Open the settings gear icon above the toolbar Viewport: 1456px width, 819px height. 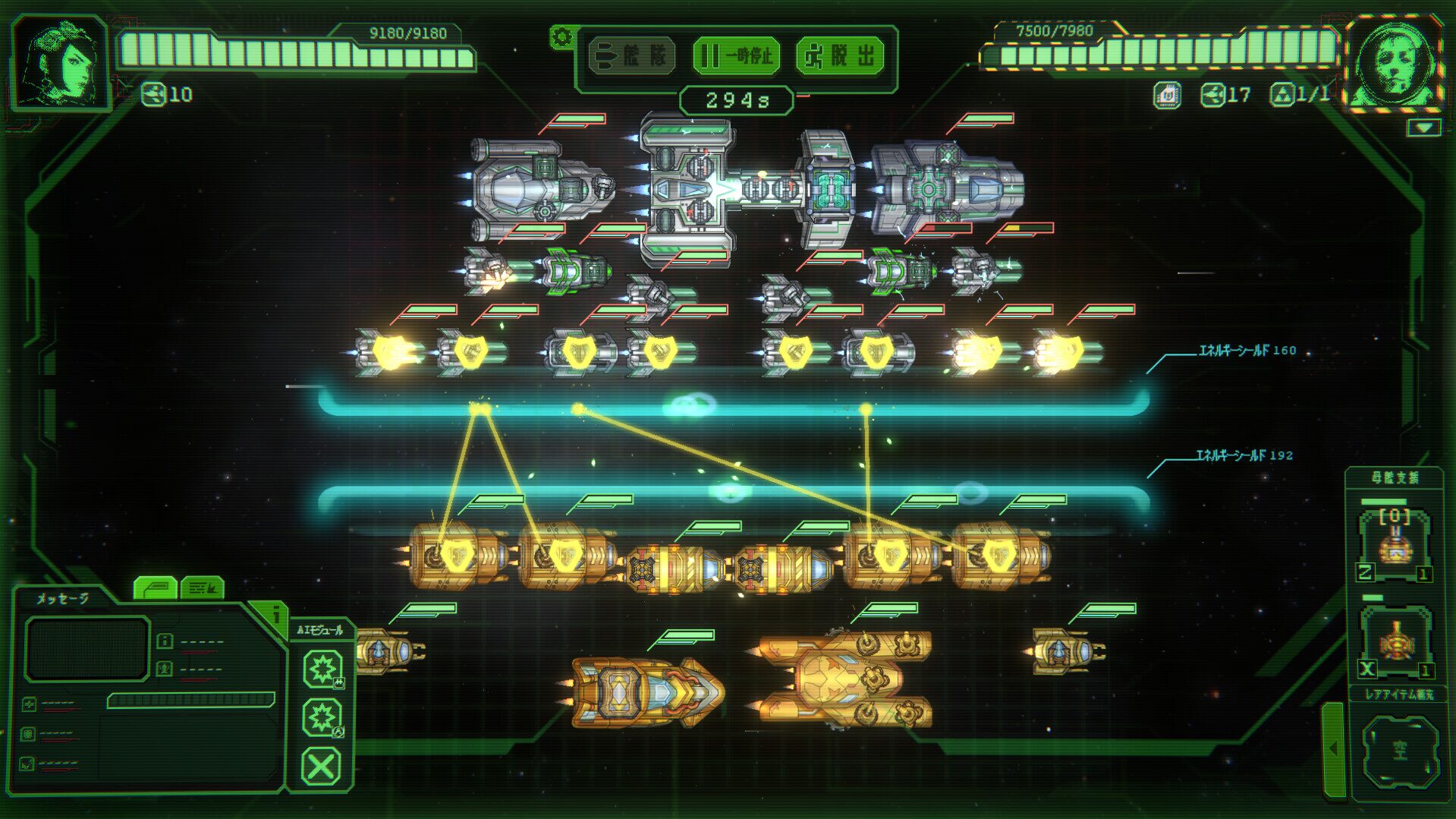[561, 35]
